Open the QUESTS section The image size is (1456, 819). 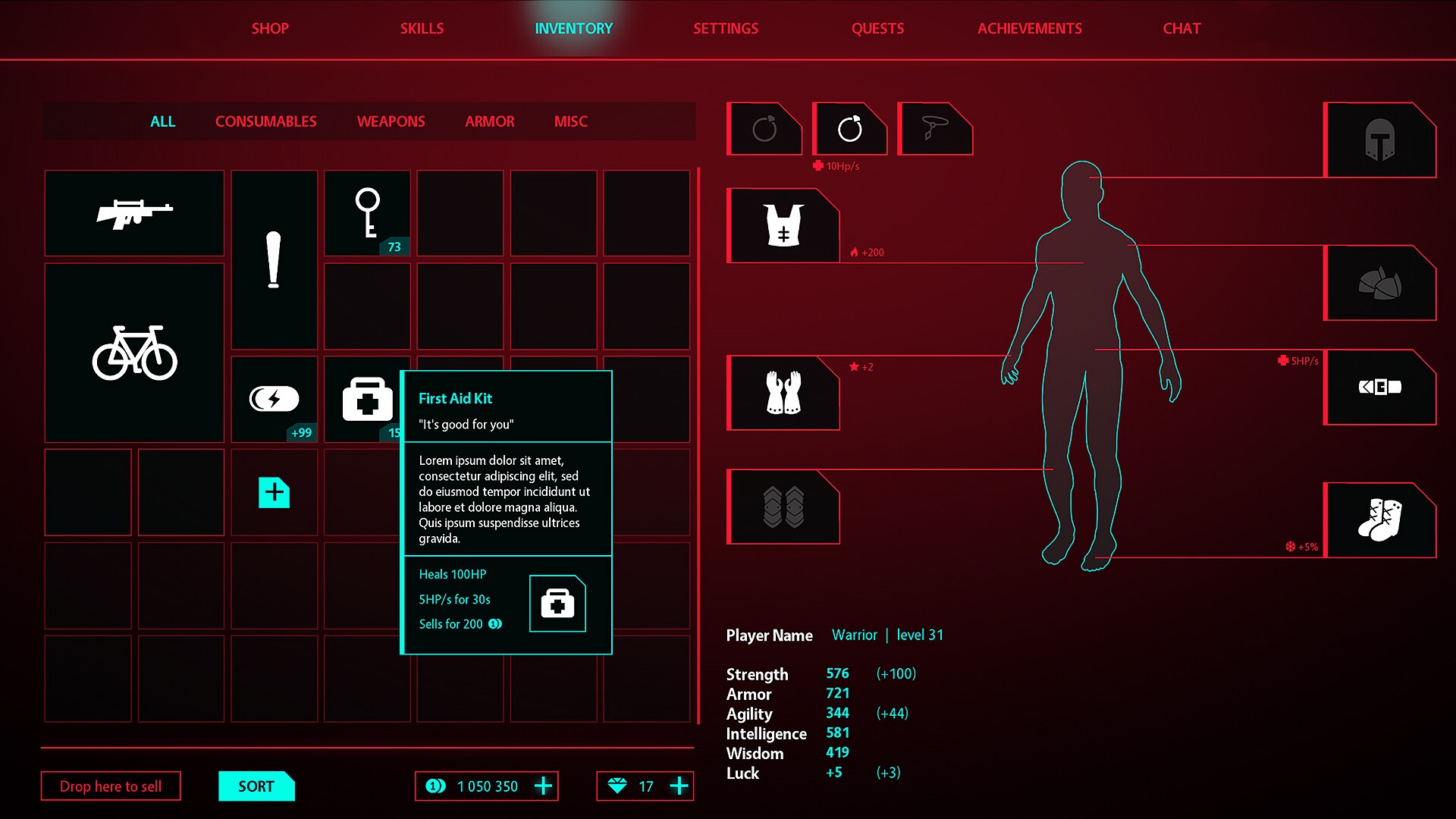pyautogui.click(x=877, y=29)
